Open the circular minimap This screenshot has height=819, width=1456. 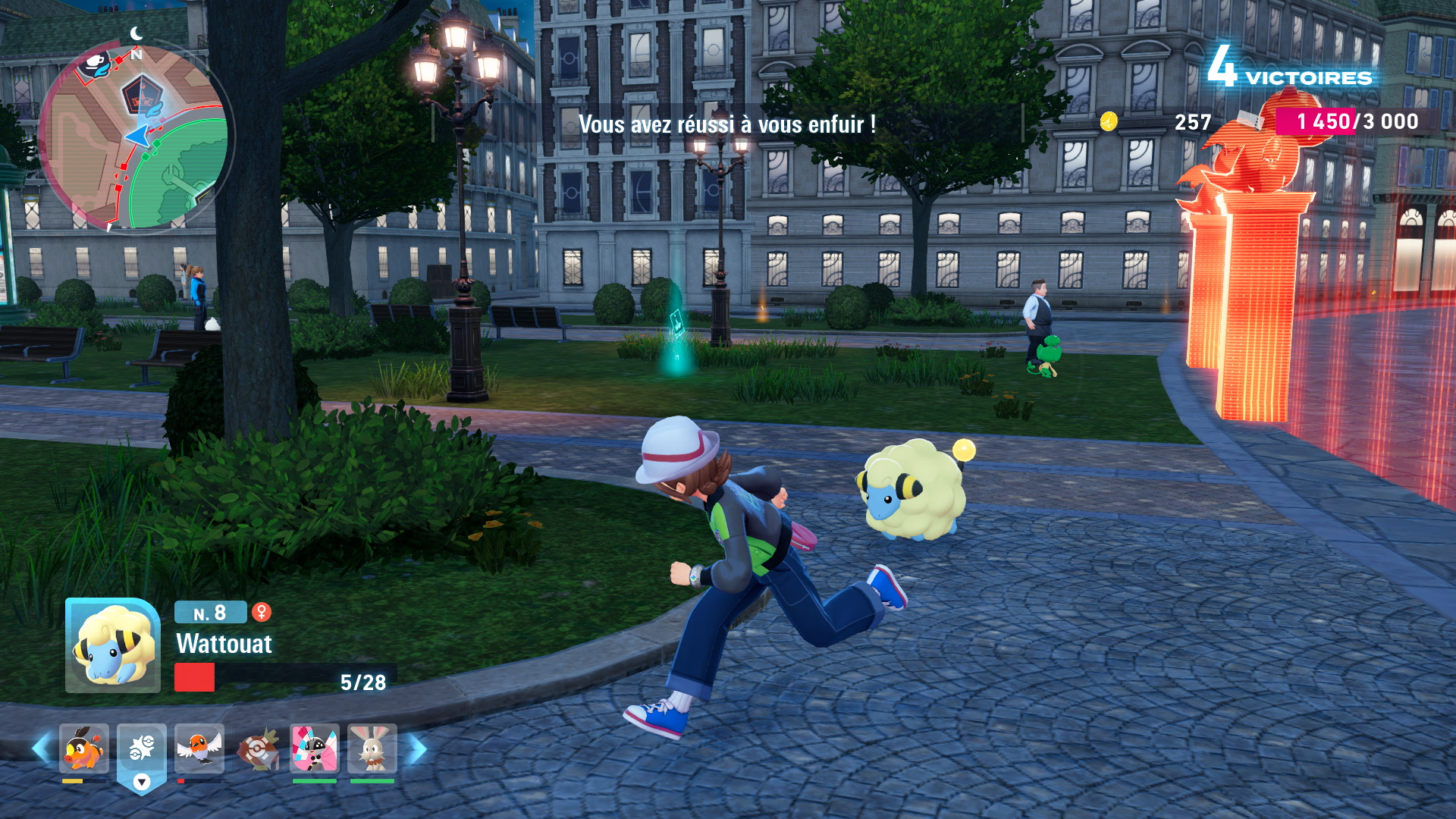coord(135,136)
